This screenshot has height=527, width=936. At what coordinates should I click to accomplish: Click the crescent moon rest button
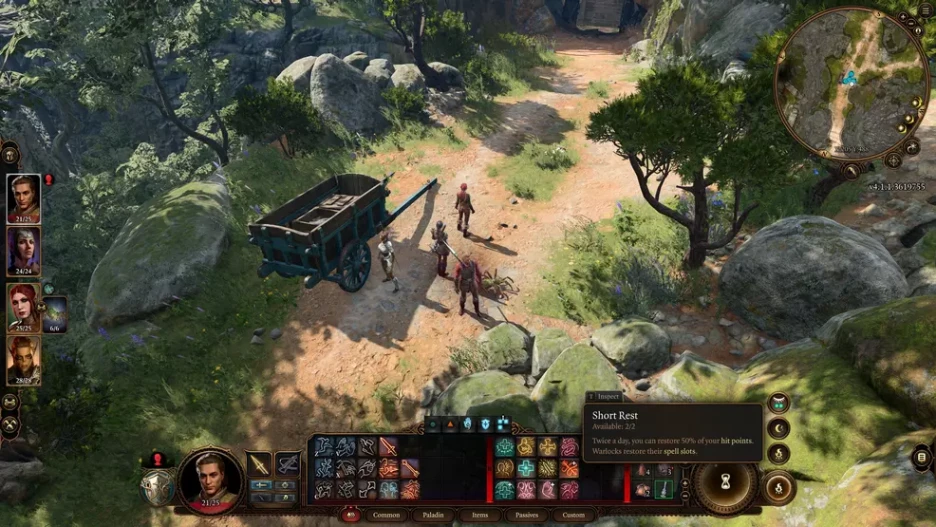778,428
